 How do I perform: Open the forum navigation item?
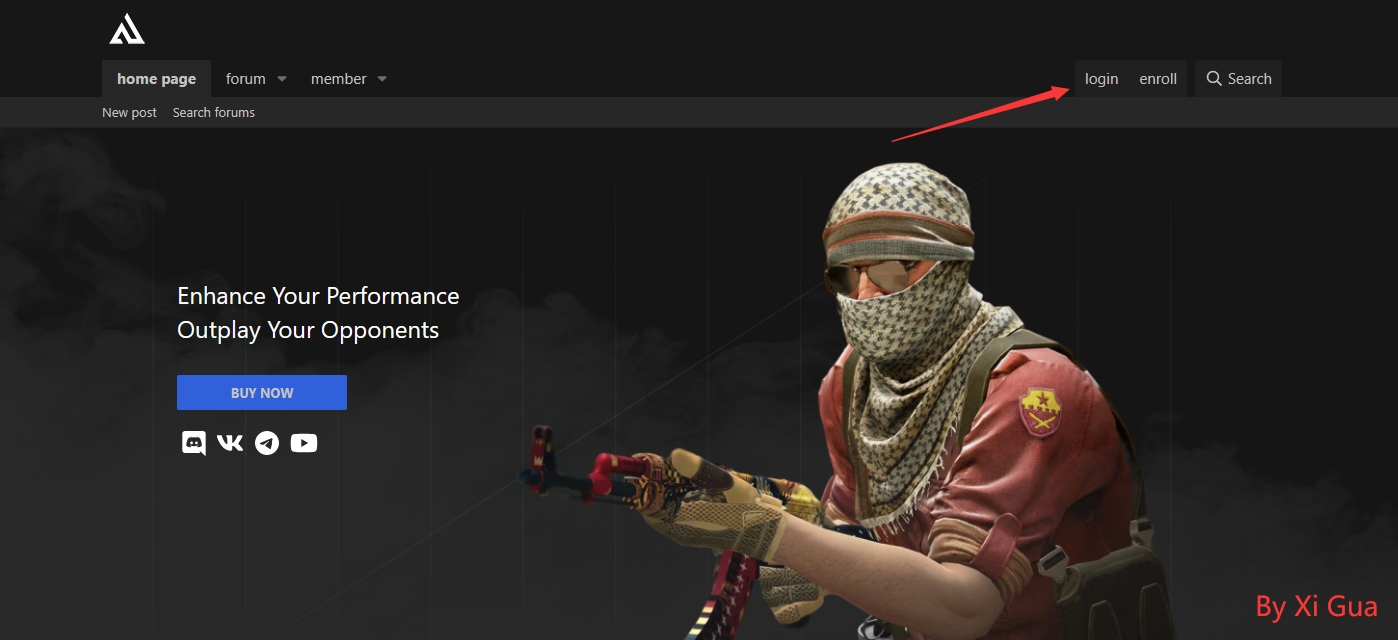[x=245, y=79]
